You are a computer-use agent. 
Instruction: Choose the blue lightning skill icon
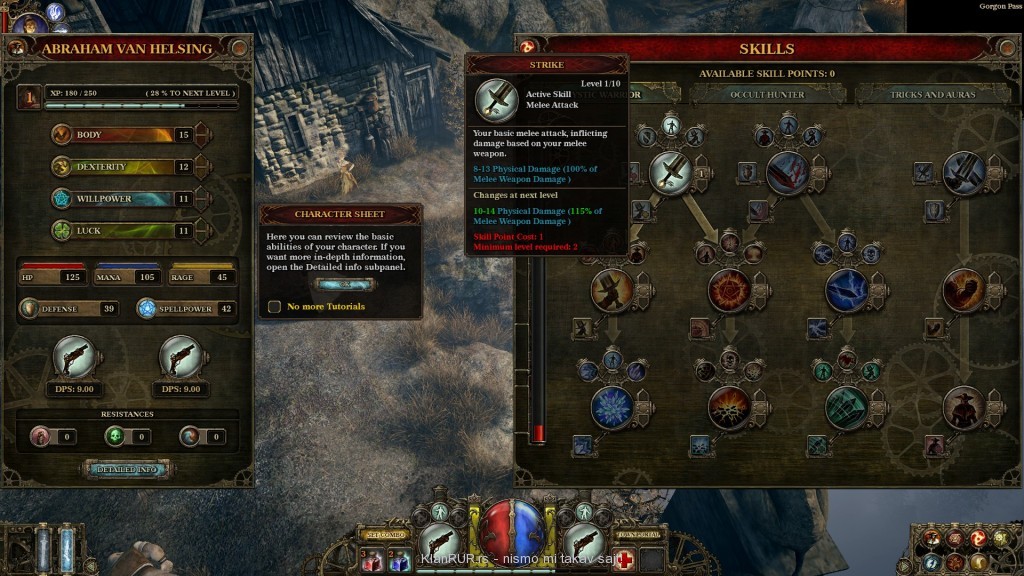pyautogui.click(x=846, y=290)
